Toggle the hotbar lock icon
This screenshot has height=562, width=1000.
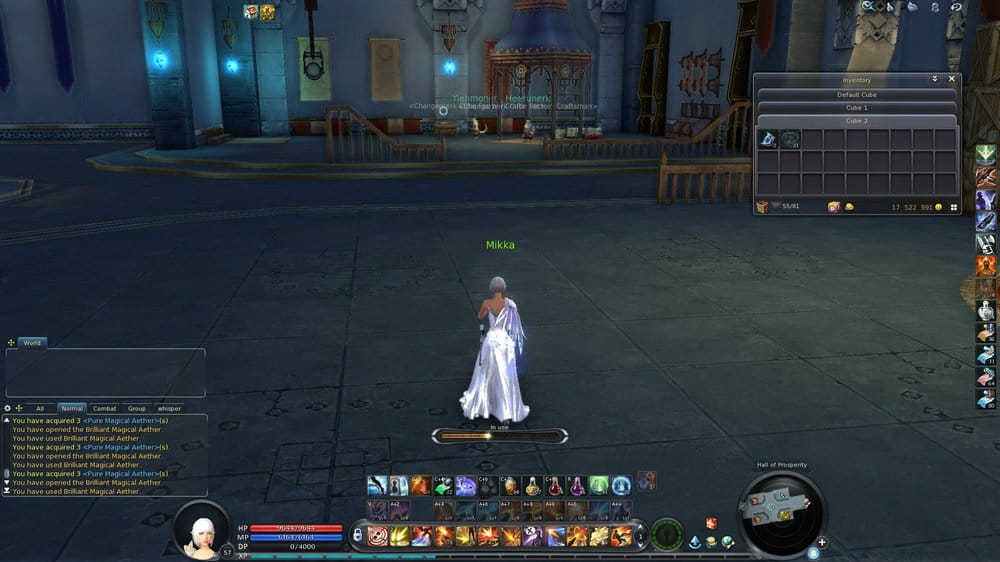(x=357, y=535)
